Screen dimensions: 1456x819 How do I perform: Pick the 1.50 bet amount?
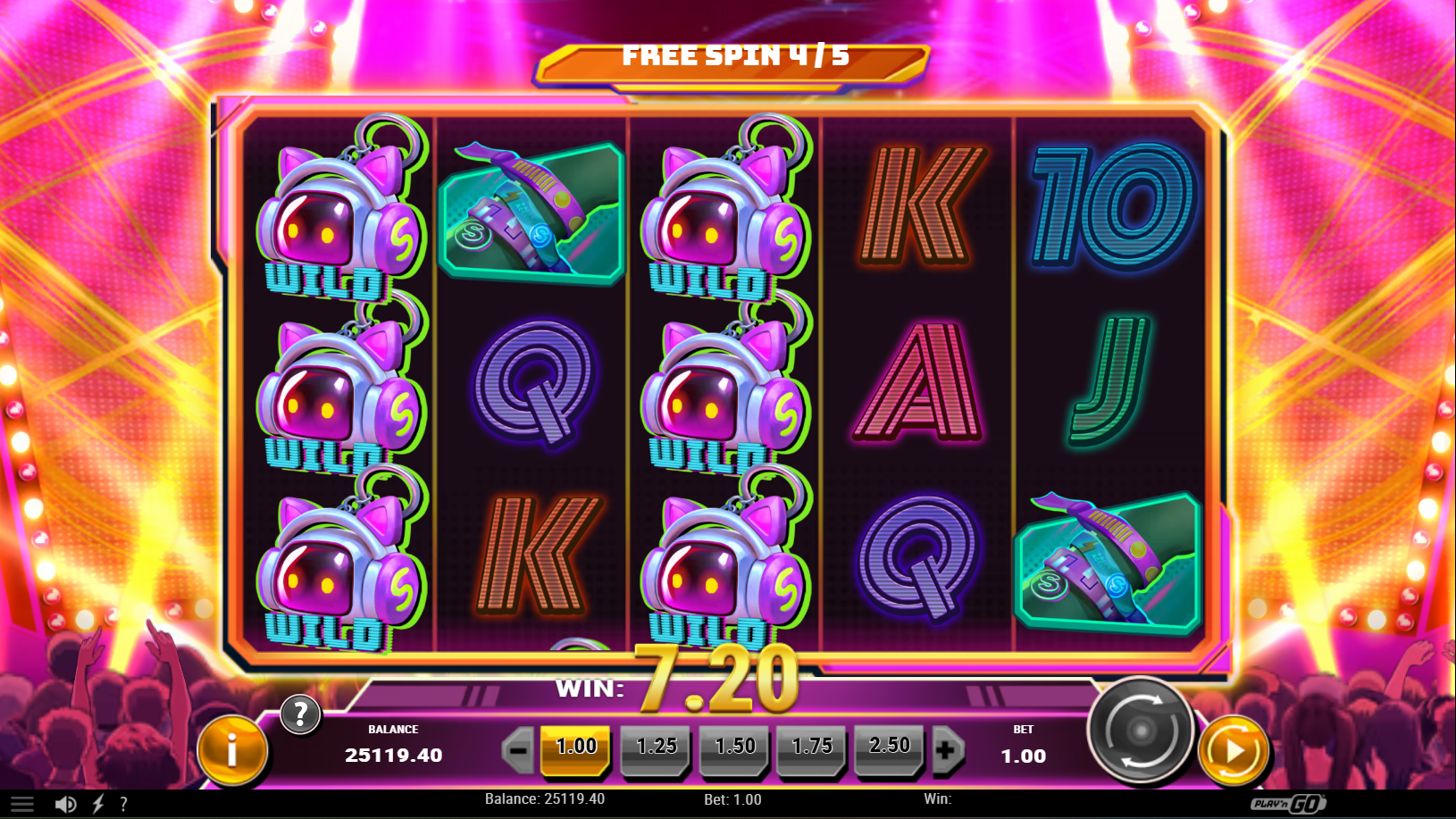coord(734,749)
